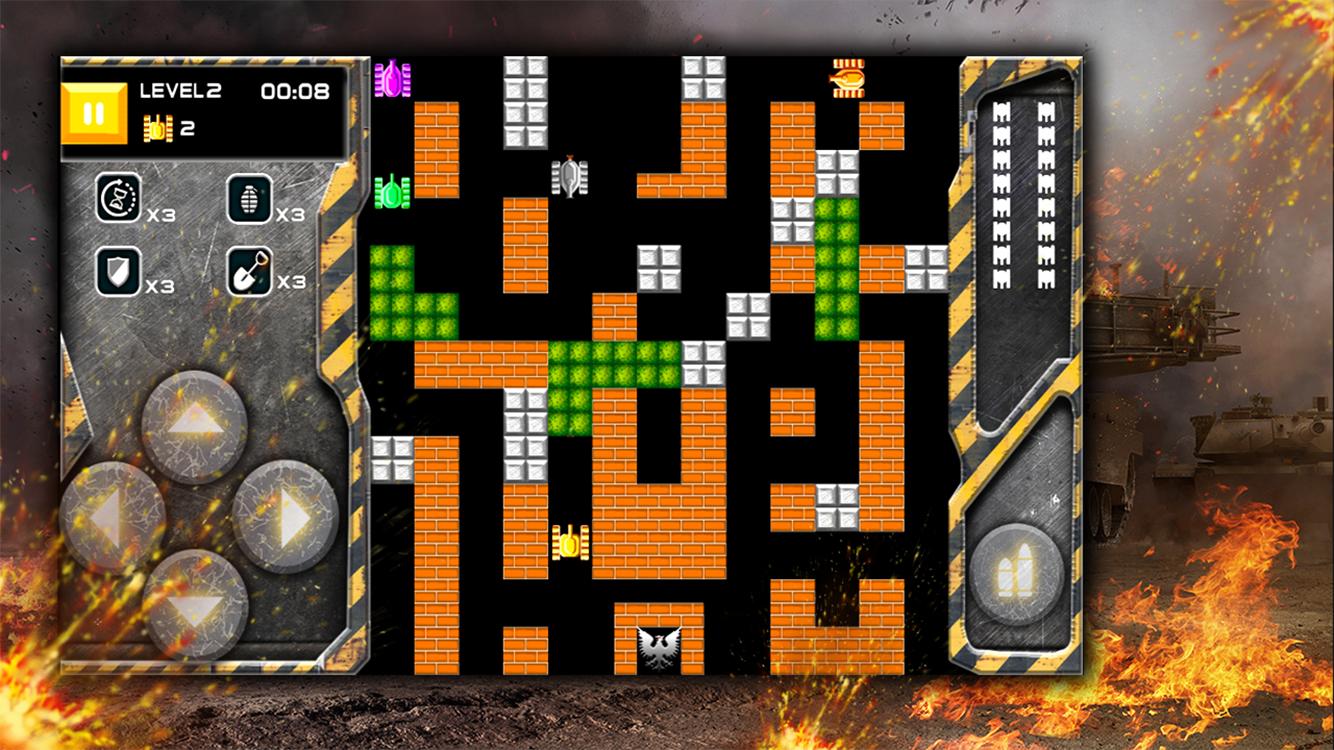Activate the shield power-up

pyautogui.click(x=118, y=271)
